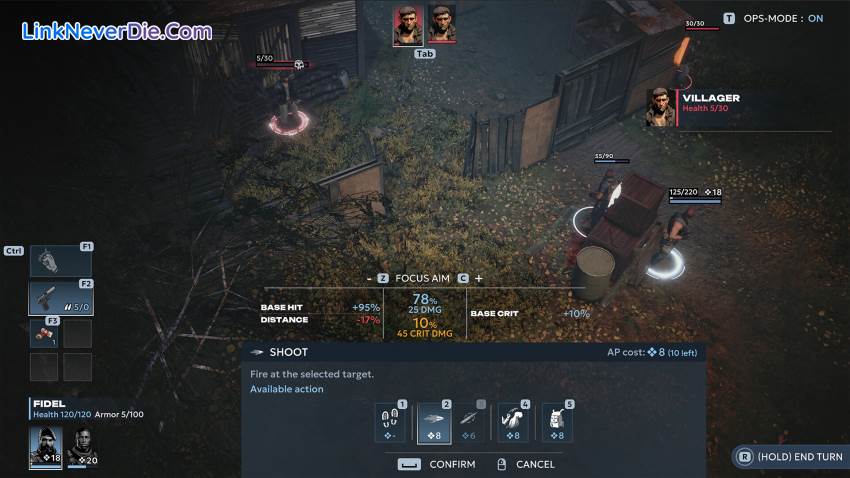Activate the action in slot 4
This screenshot has width=850, height=478.
516,423
